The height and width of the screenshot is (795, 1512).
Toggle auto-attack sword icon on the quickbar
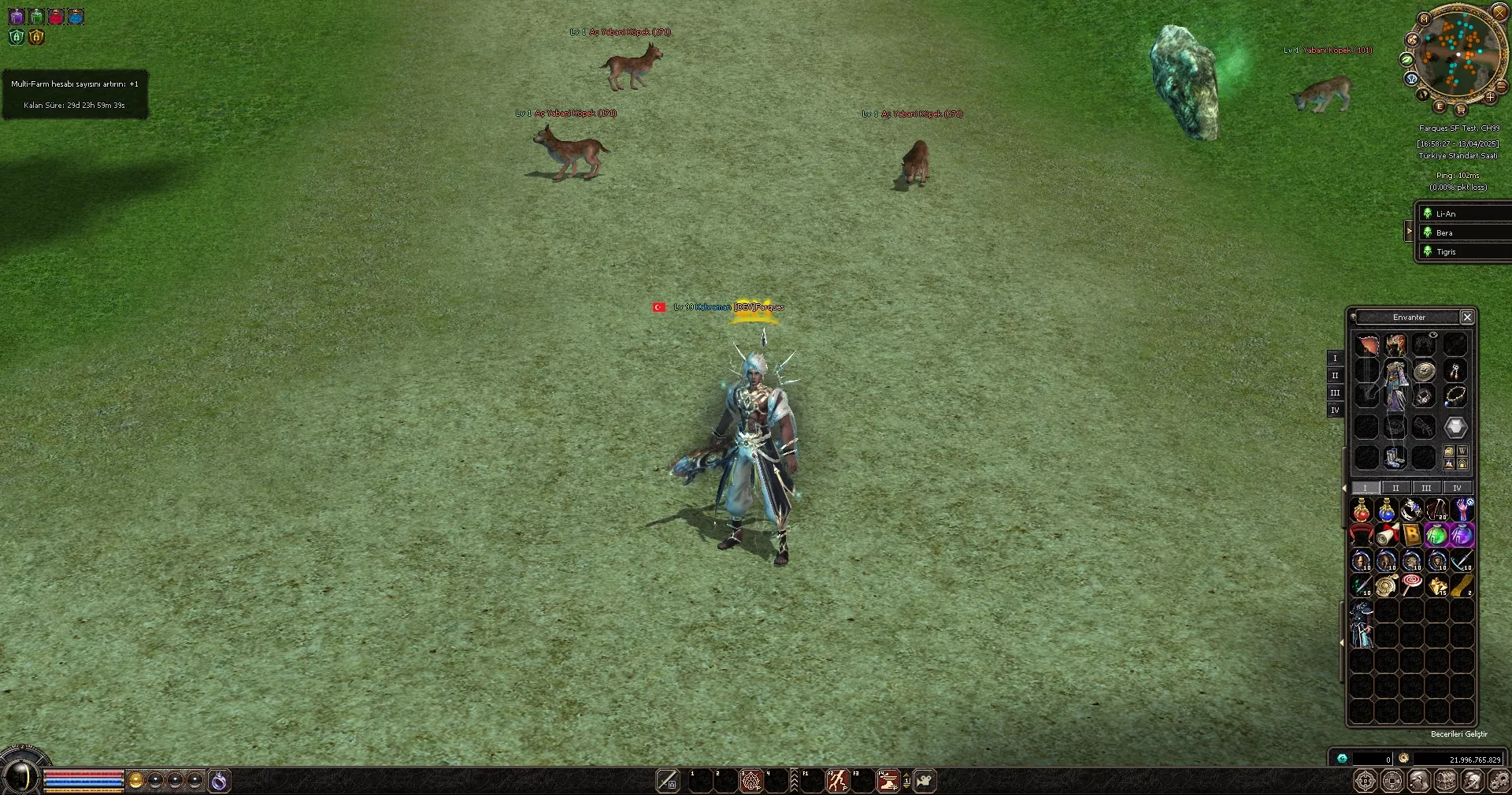coord(667,781)
